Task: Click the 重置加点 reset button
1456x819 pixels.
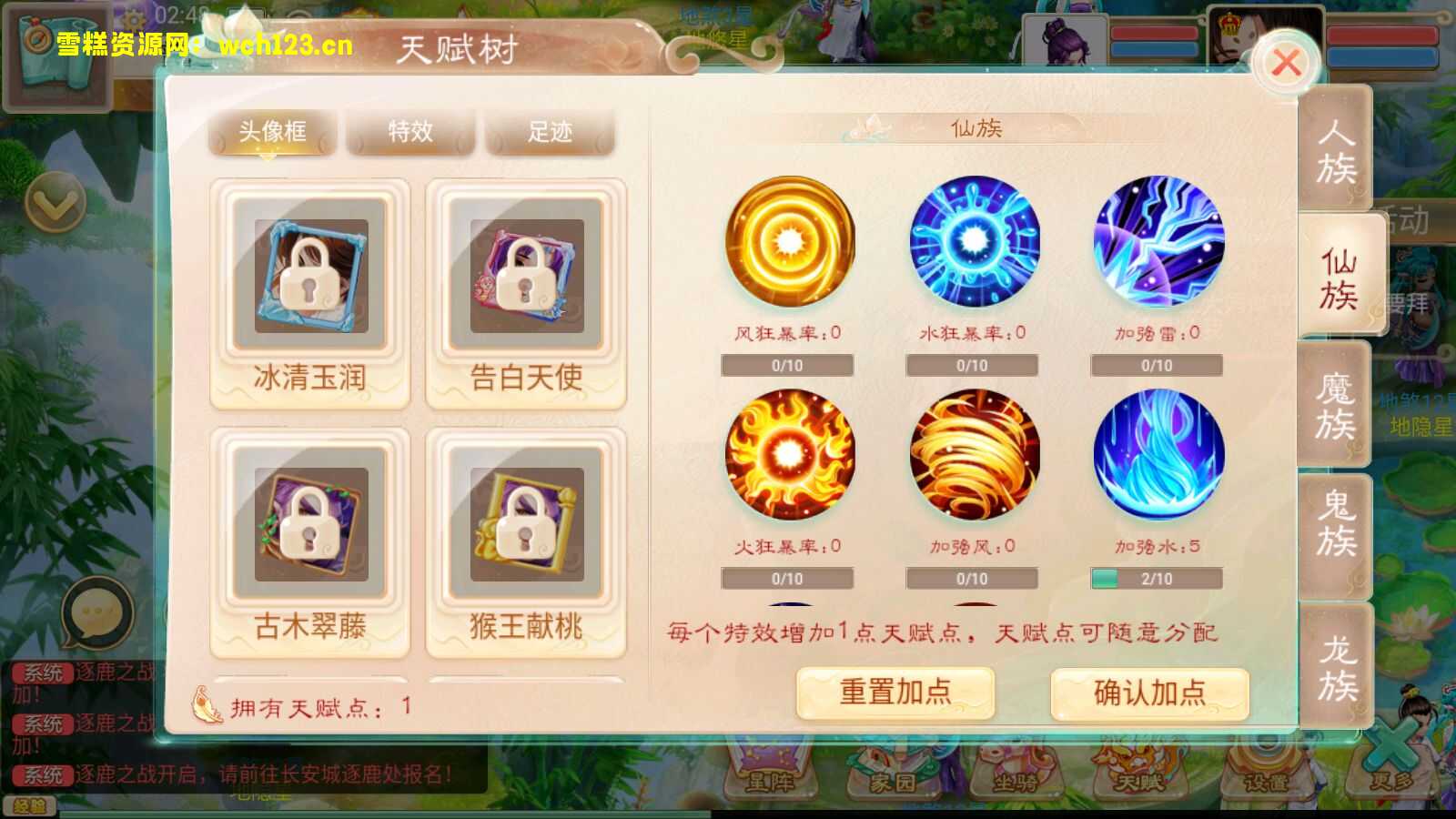Action: point(895,693)
